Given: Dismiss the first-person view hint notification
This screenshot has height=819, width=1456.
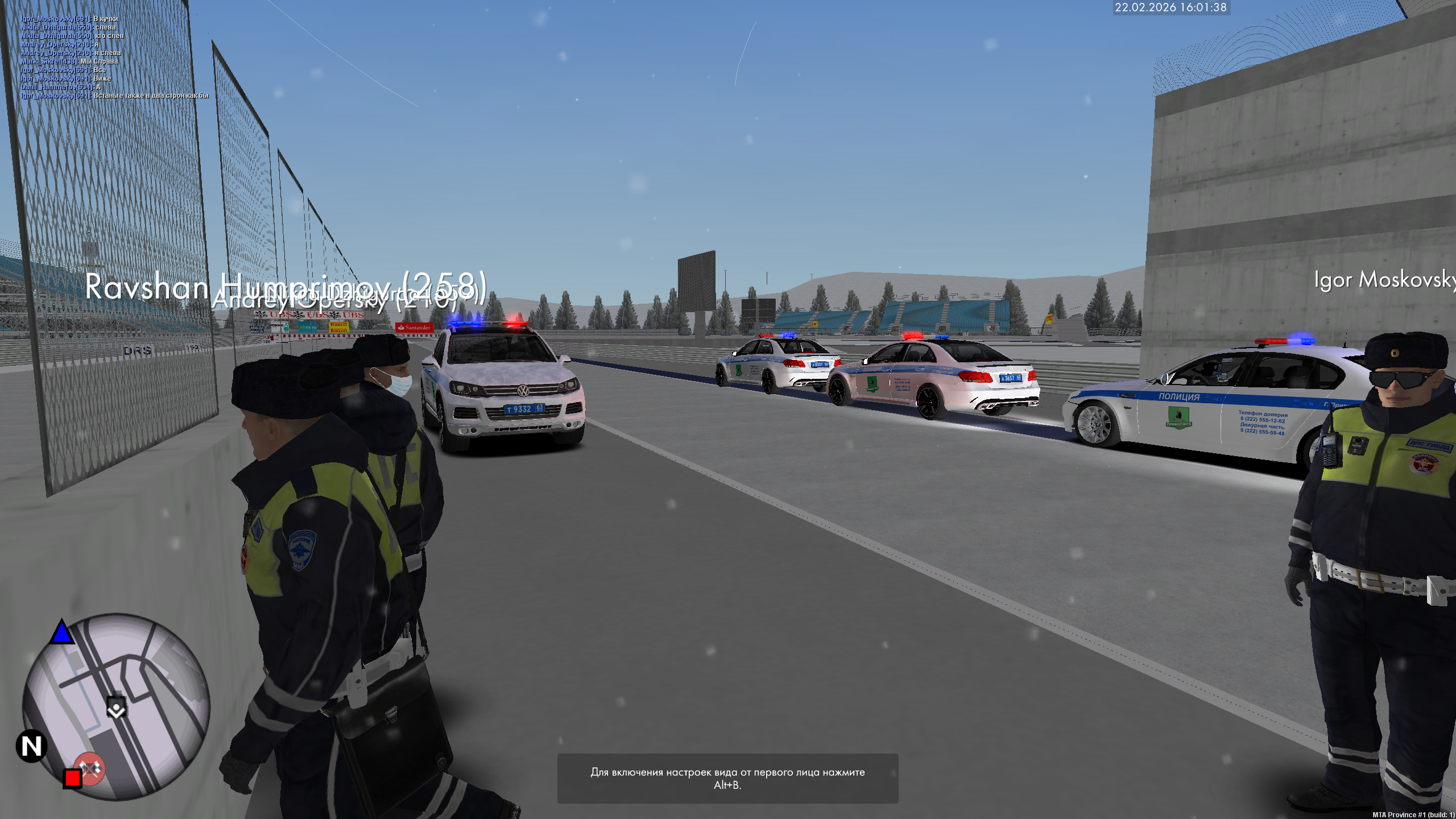Looking at the screenshot, I should [727, 778].
